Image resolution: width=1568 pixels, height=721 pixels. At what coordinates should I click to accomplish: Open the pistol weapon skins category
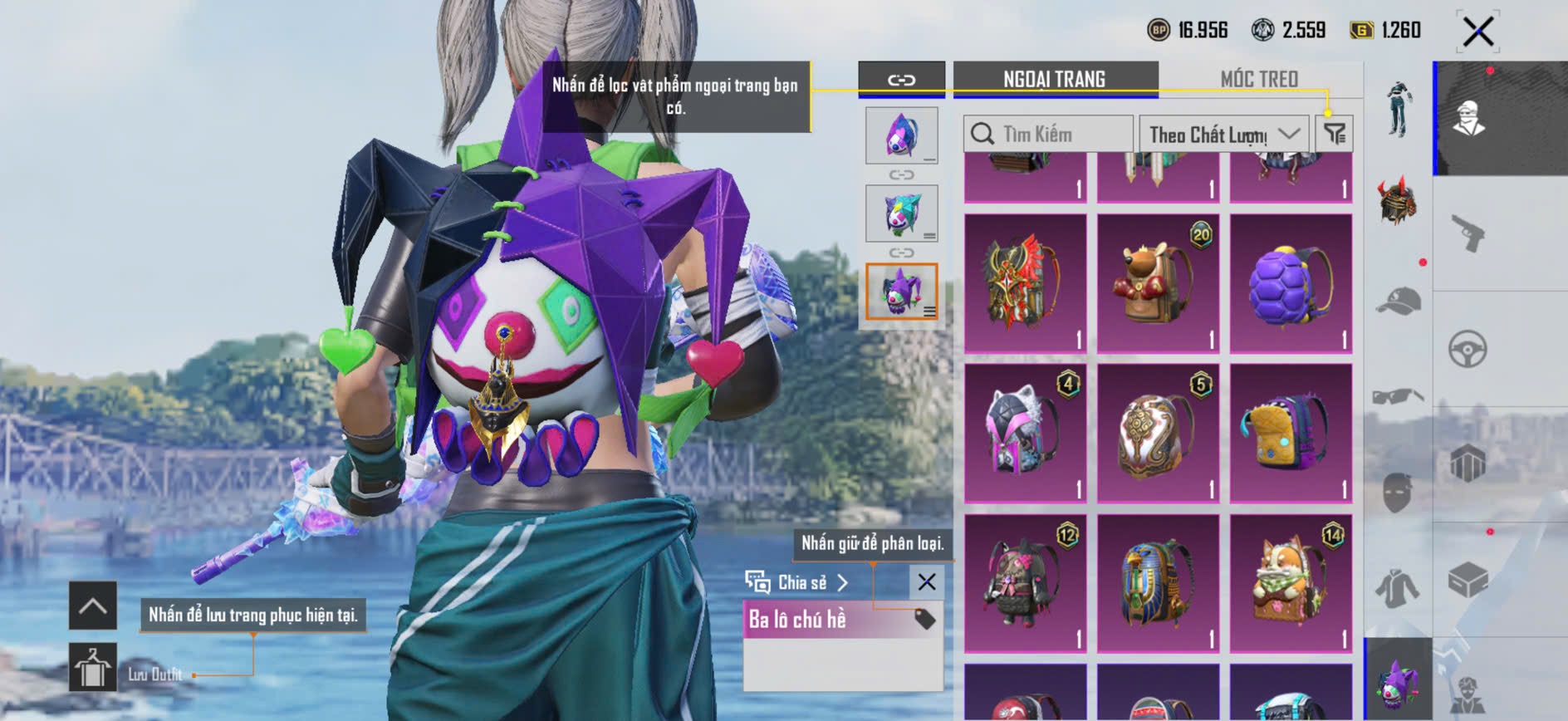(x=1468, y=233)
